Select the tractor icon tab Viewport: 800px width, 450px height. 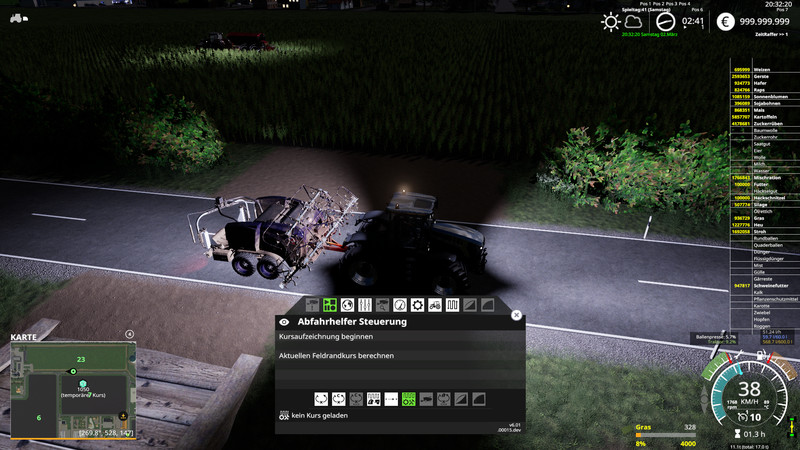[x=435, y=304]
